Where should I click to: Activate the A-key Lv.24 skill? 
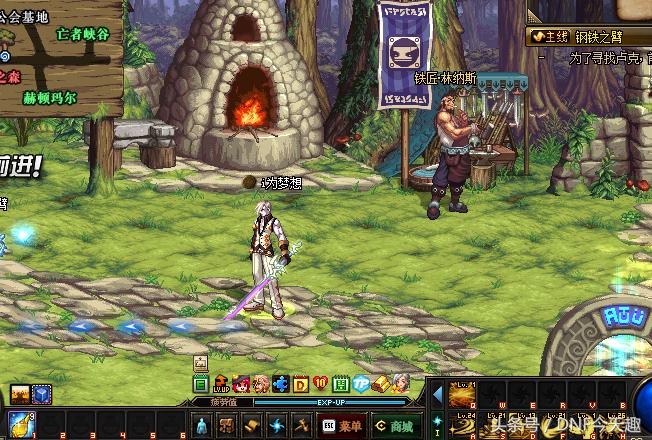click(x=462, y=424)
